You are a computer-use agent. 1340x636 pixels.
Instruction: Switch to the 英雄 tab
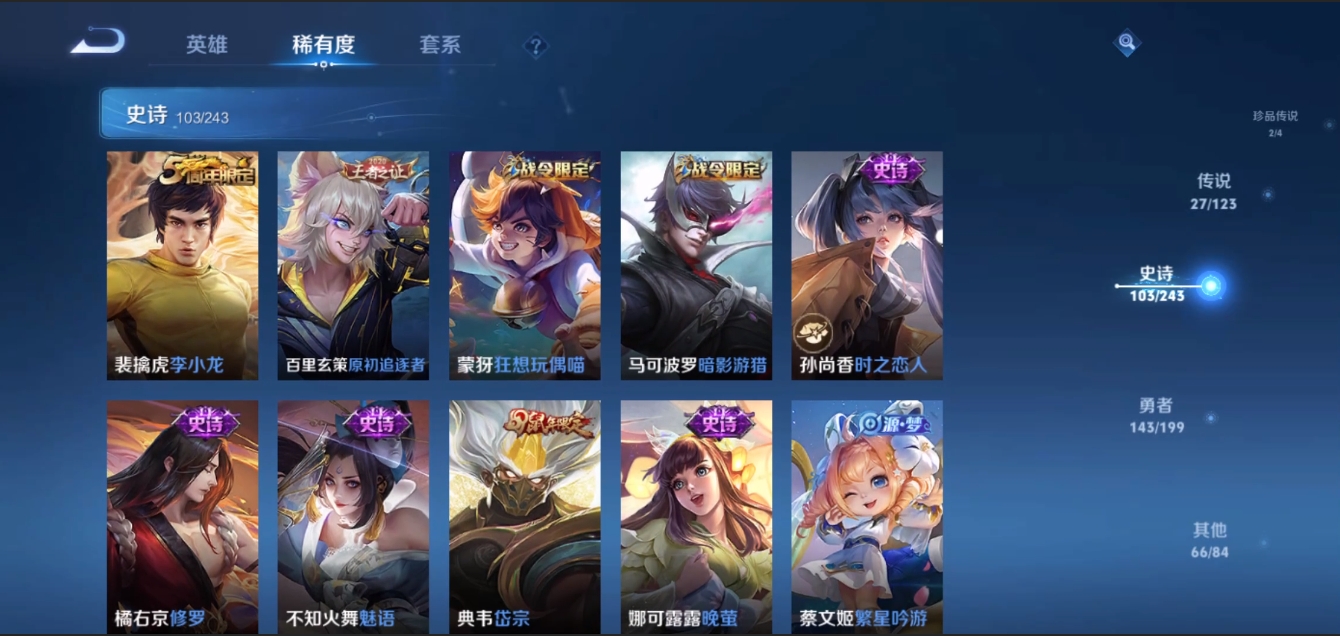[x=207, y=45]
